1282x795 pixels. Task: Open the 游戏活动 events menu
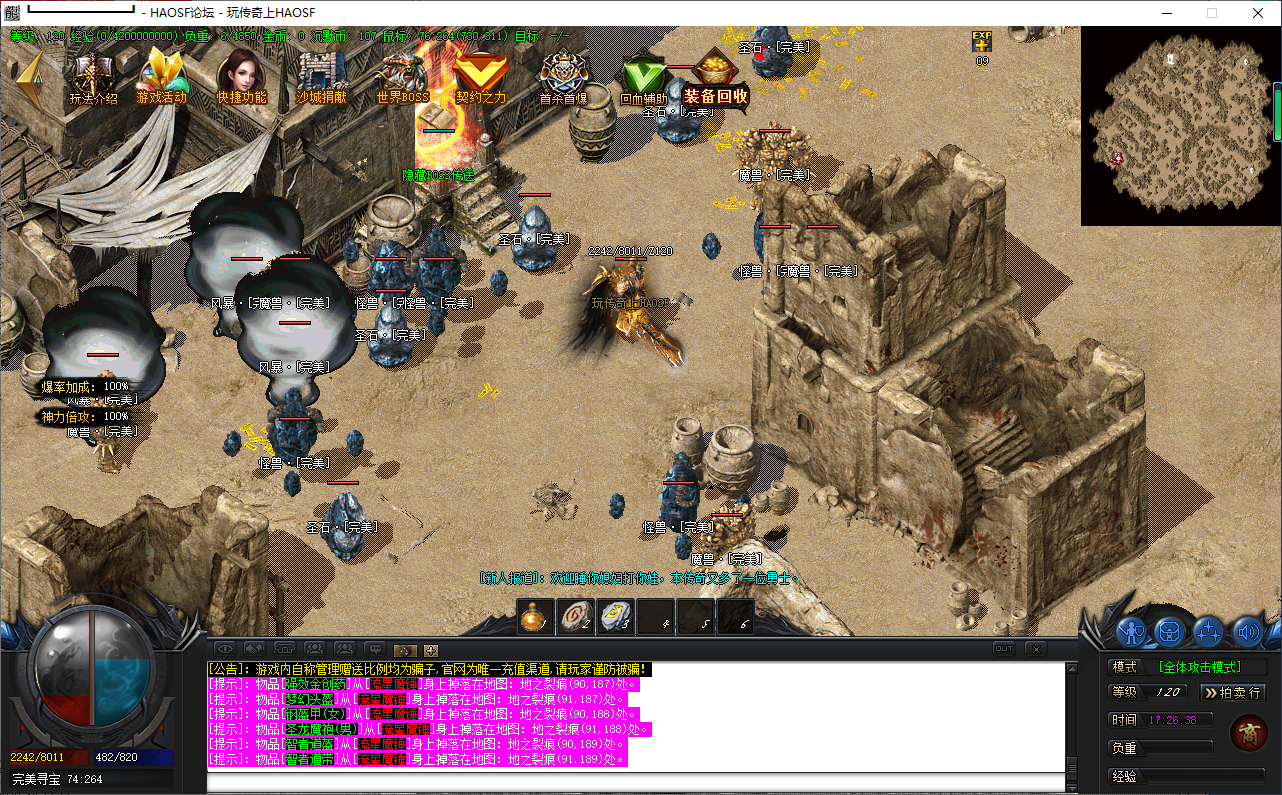pos(162,76)
